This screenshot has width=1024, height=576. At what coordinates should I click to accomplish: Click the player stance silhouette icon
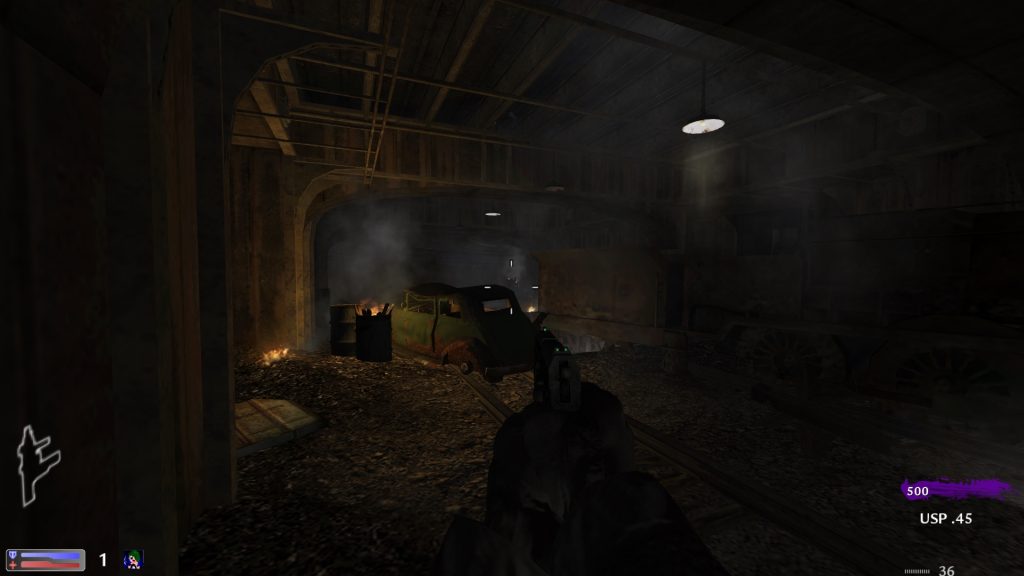(37, 465)
